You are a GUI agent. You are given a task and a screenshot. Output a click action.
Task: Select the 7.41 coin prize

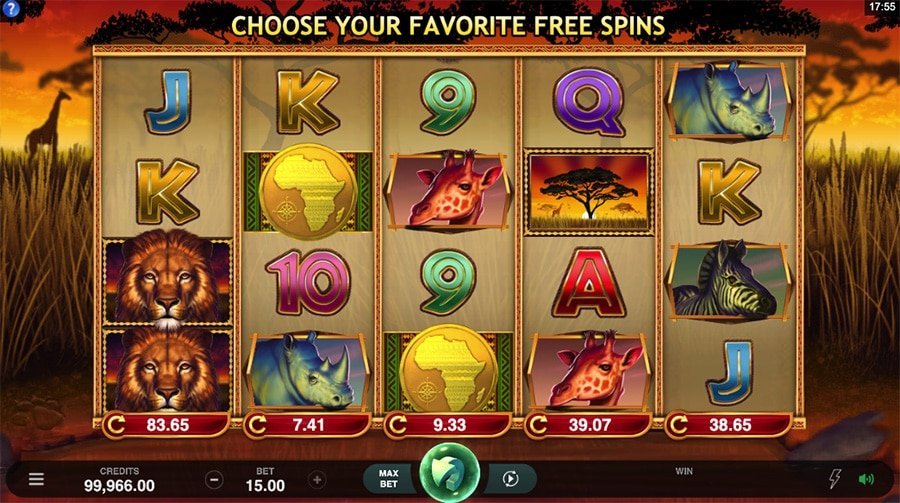(307, 425)
